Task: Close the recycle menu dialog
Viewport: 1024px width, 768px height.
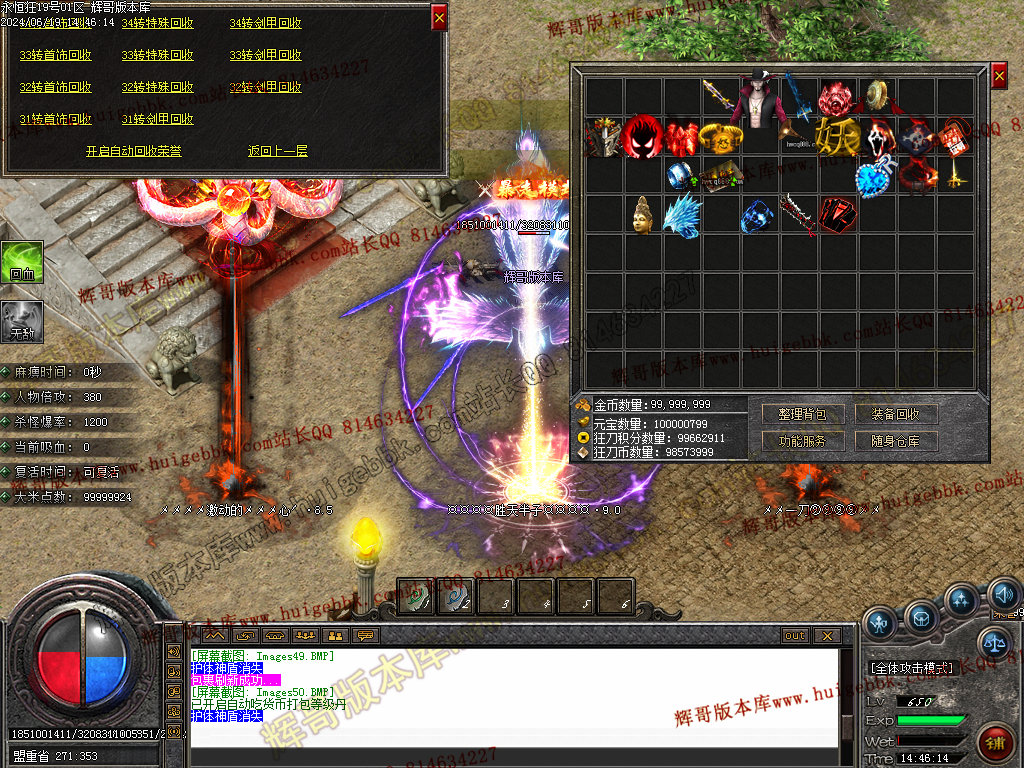Action: (439, 16)
